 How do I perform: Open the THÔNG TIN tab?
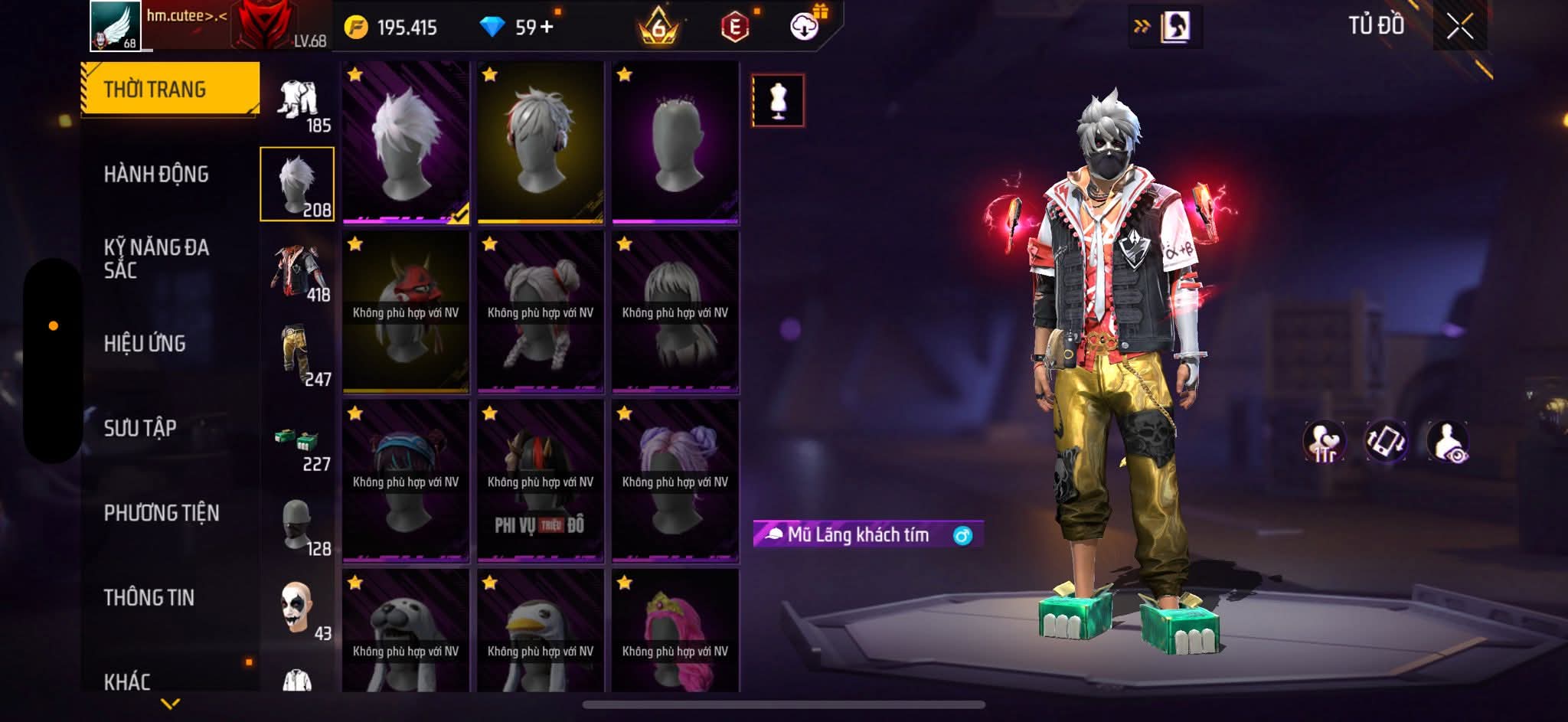click(149, 597)
